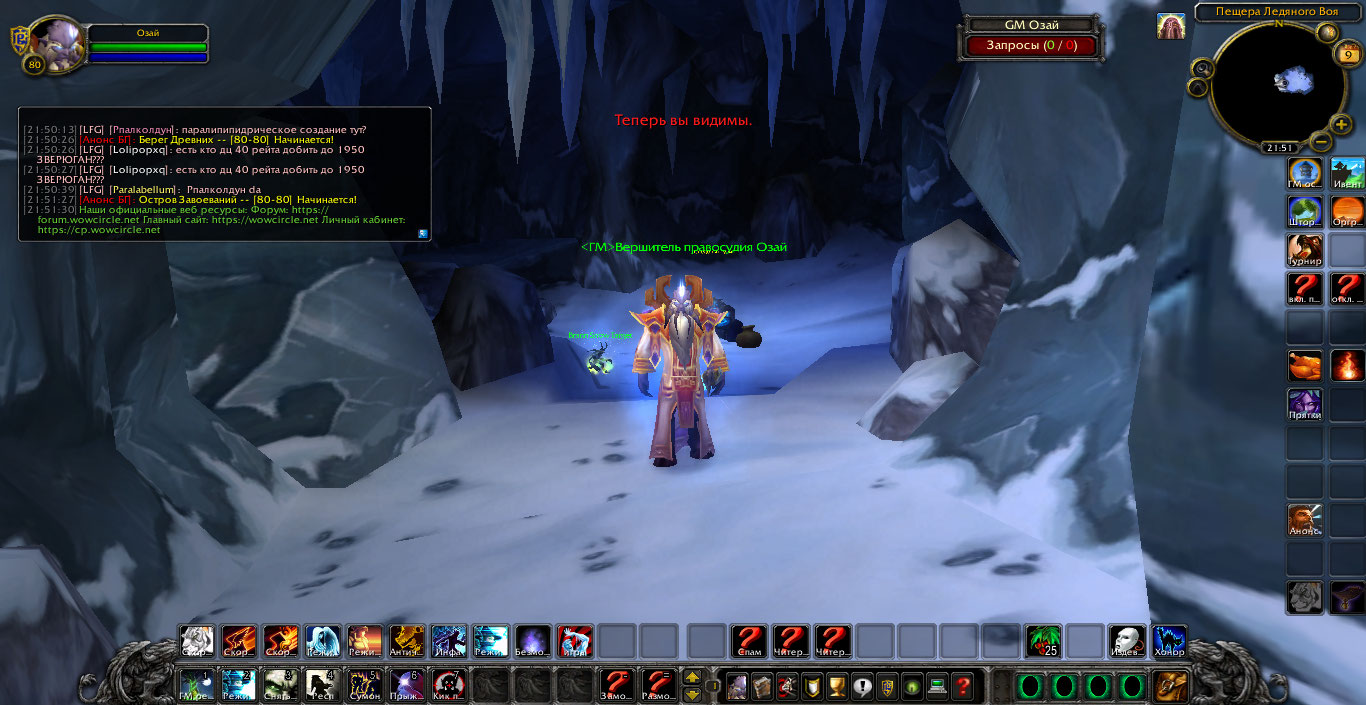The height and width of the screenshot is (705, 1366).
Task: Use the white mask Издев macro
Action: click(x=1126, y=641)
